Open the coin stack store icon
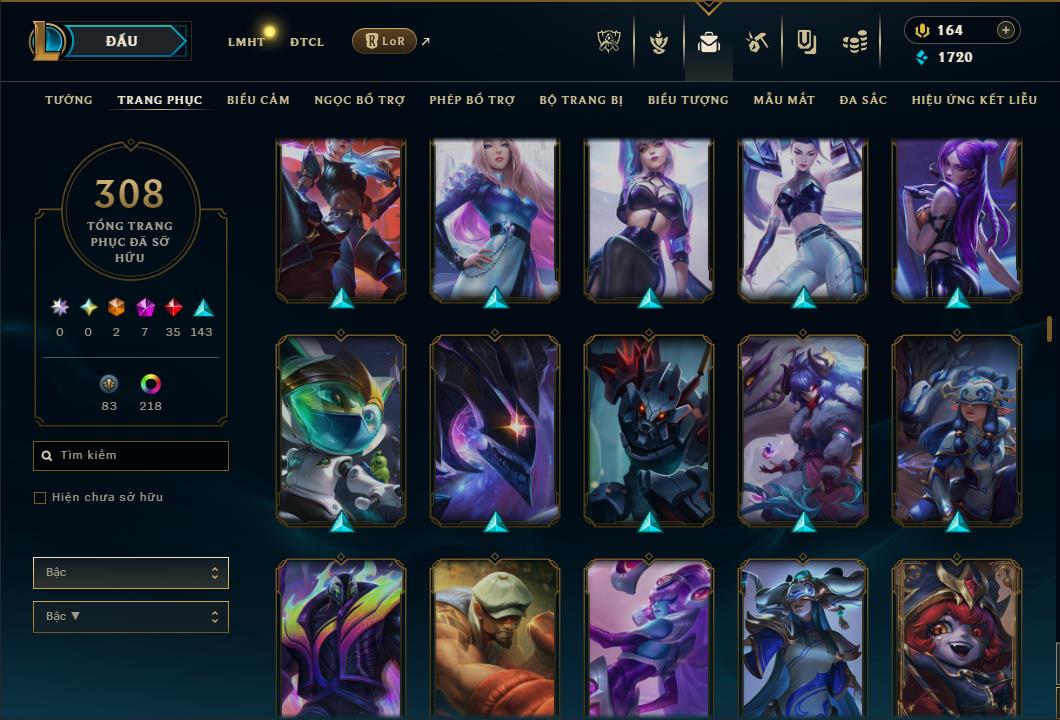This screenshot has width=1060, height=720. (854, 42)
